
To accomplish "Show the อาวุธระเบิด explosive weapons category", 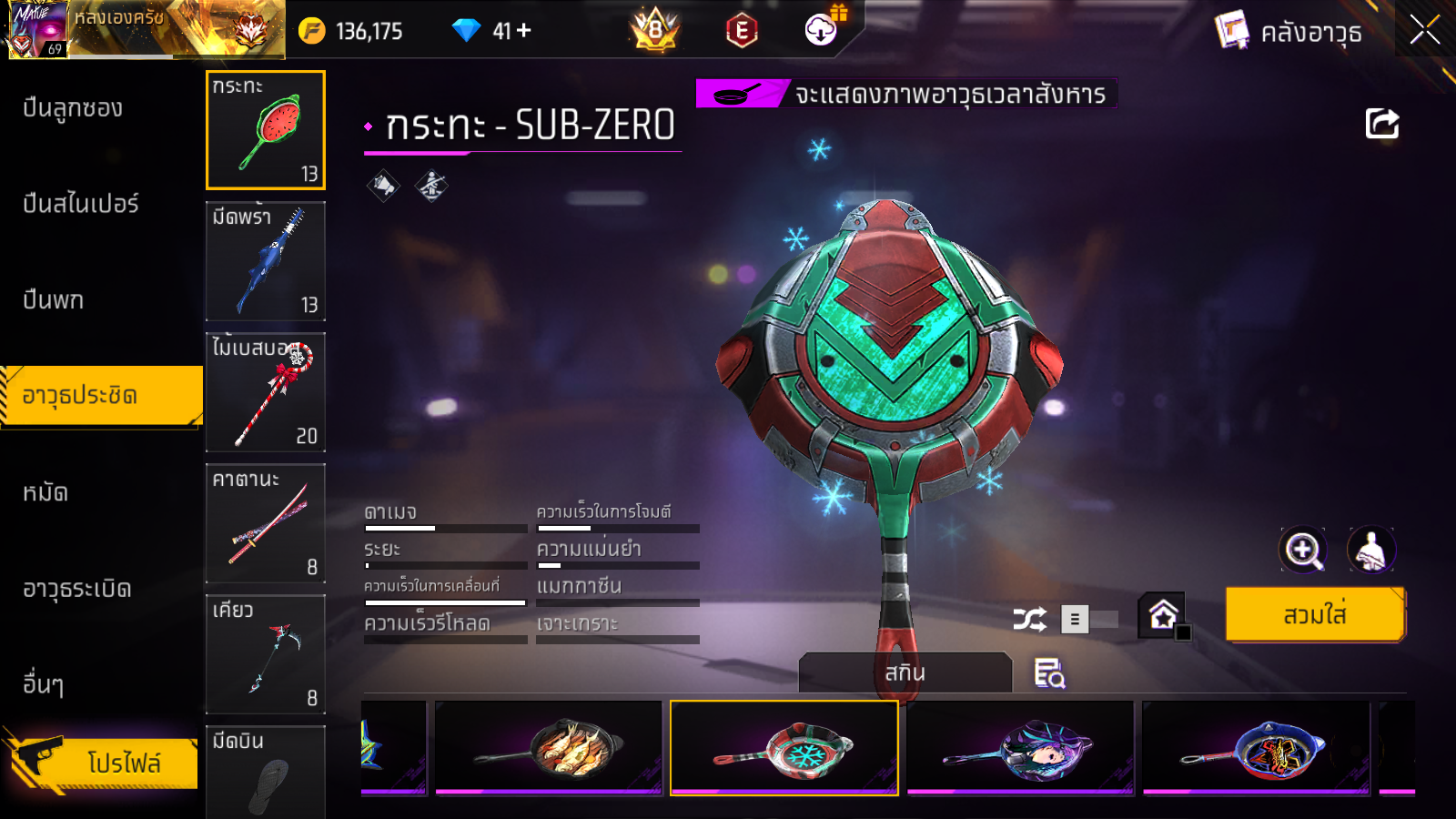I will [77, 589].
